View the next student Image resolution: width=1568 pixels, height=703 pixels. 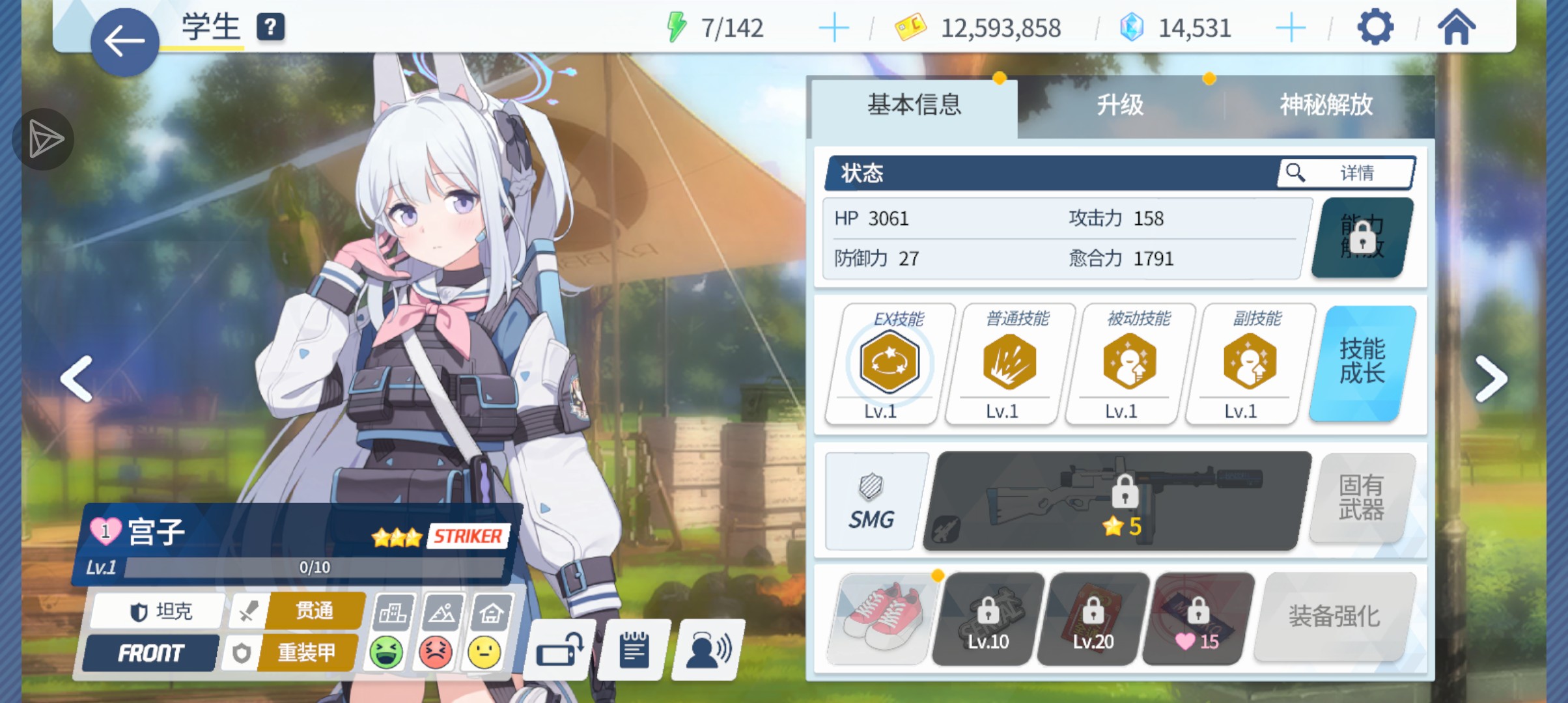[1491, 379]
